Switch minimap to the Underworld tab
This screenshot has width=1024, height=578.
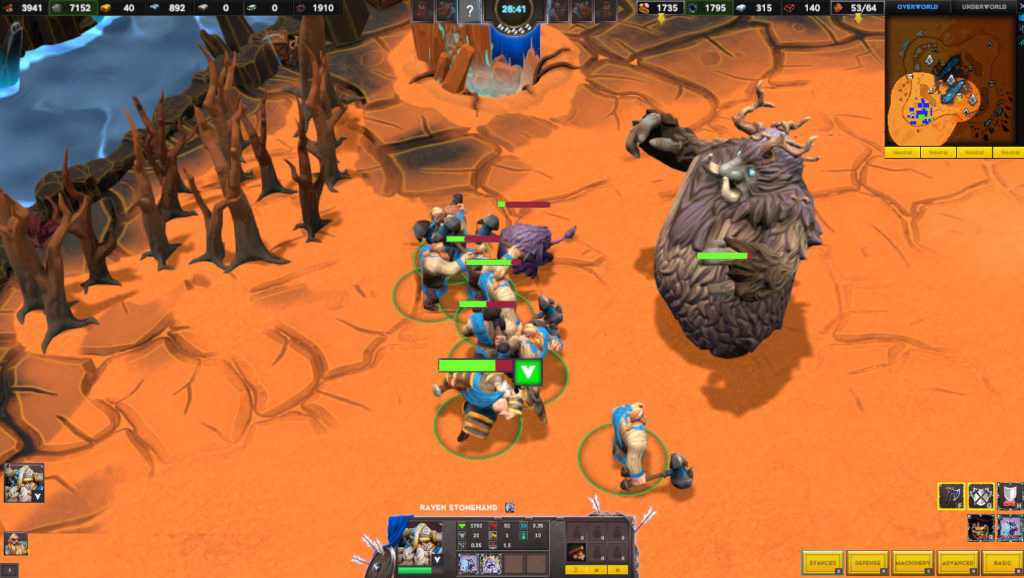985,7
